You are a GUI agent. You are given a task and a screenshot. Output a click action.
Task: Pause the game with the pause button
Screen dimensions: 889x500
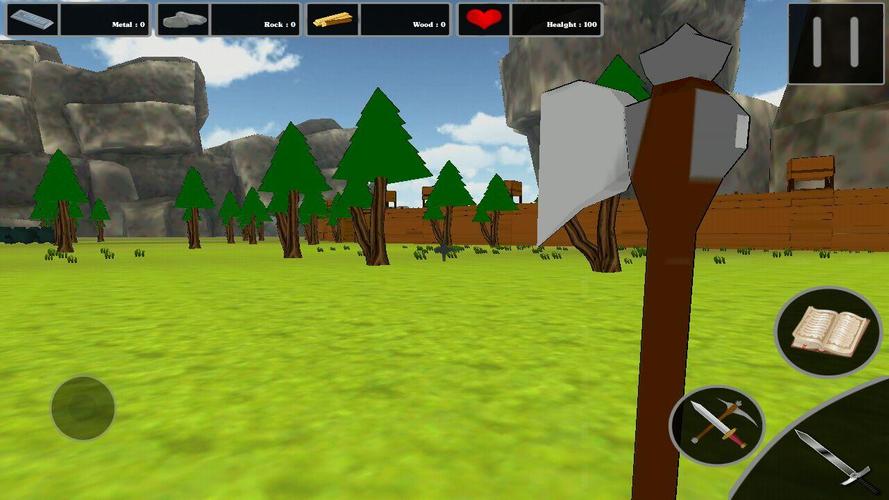tap(836, 43)
